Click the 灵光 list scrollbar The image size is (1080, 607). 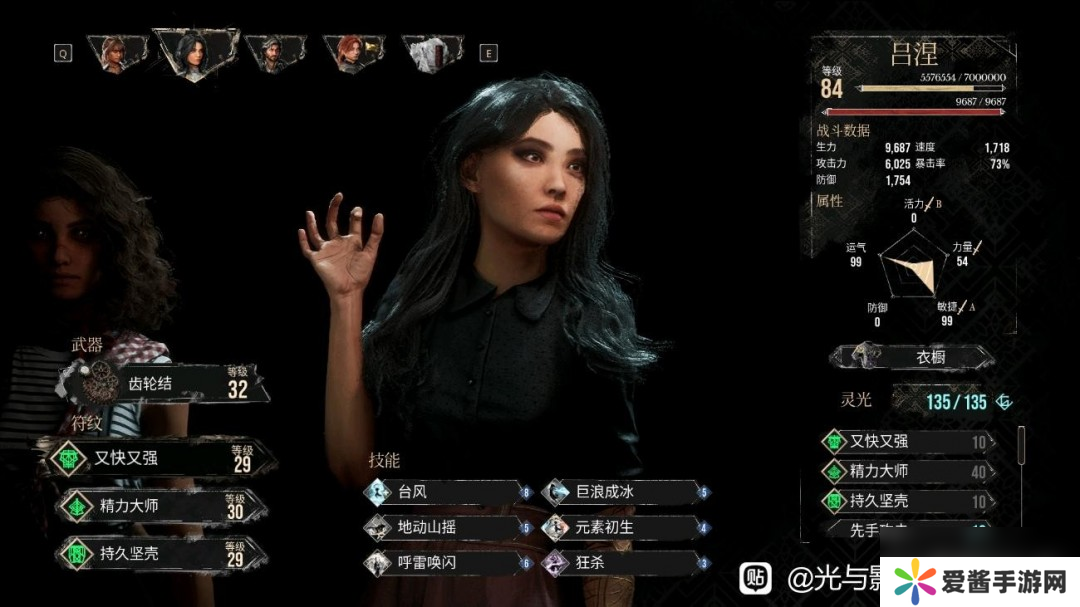pos(1021,445)
